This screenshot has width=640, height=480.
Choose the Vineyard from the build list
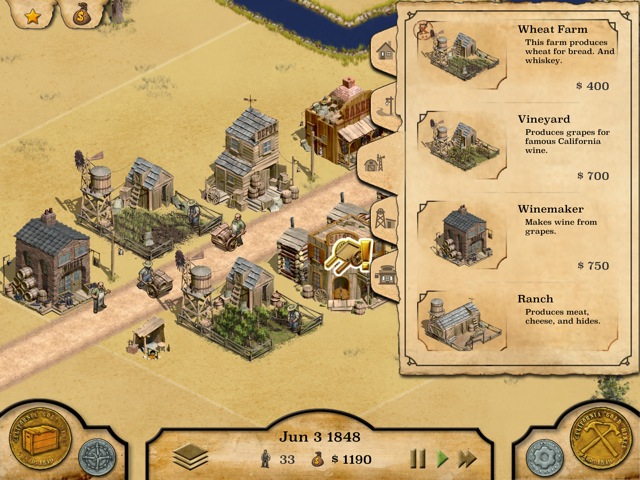point(506,148)
